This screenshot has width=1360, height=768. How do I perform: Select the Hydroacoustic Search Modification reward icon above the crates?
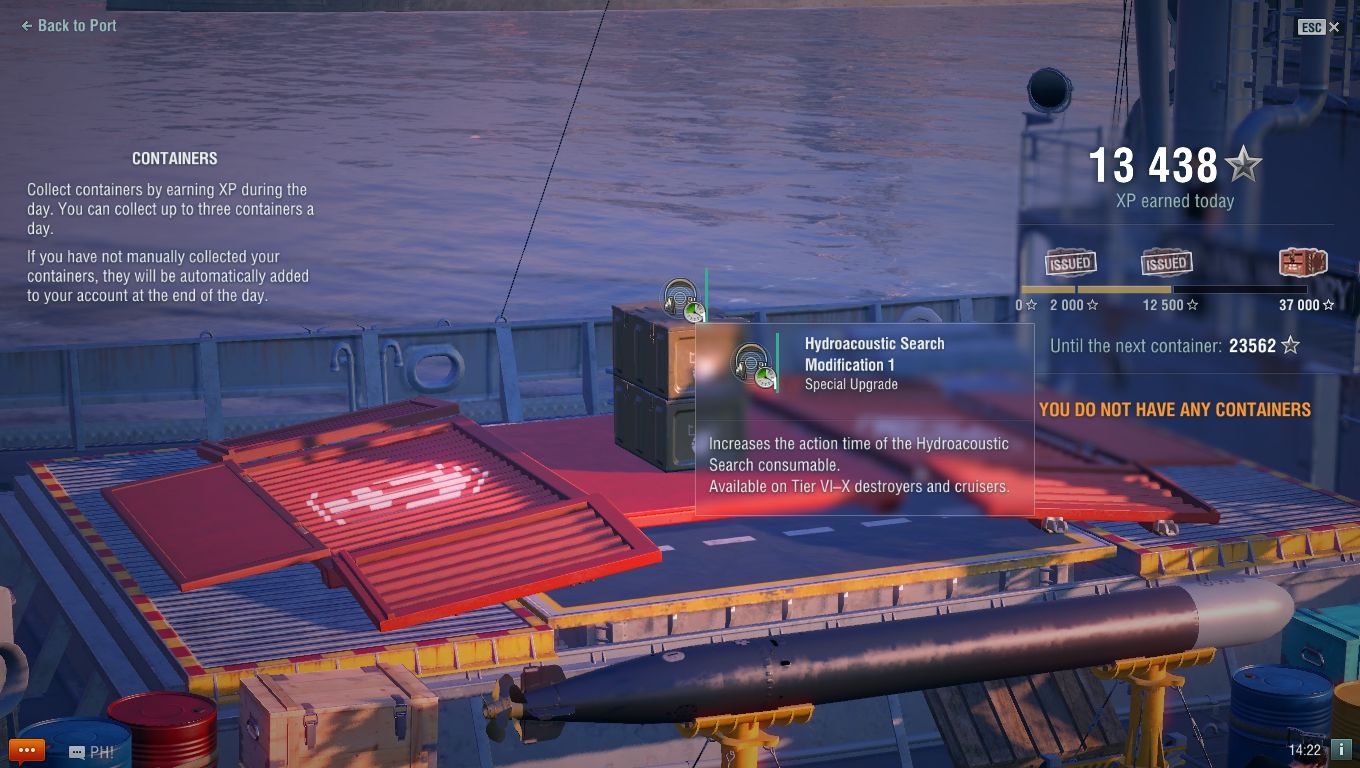pos(684,300)
